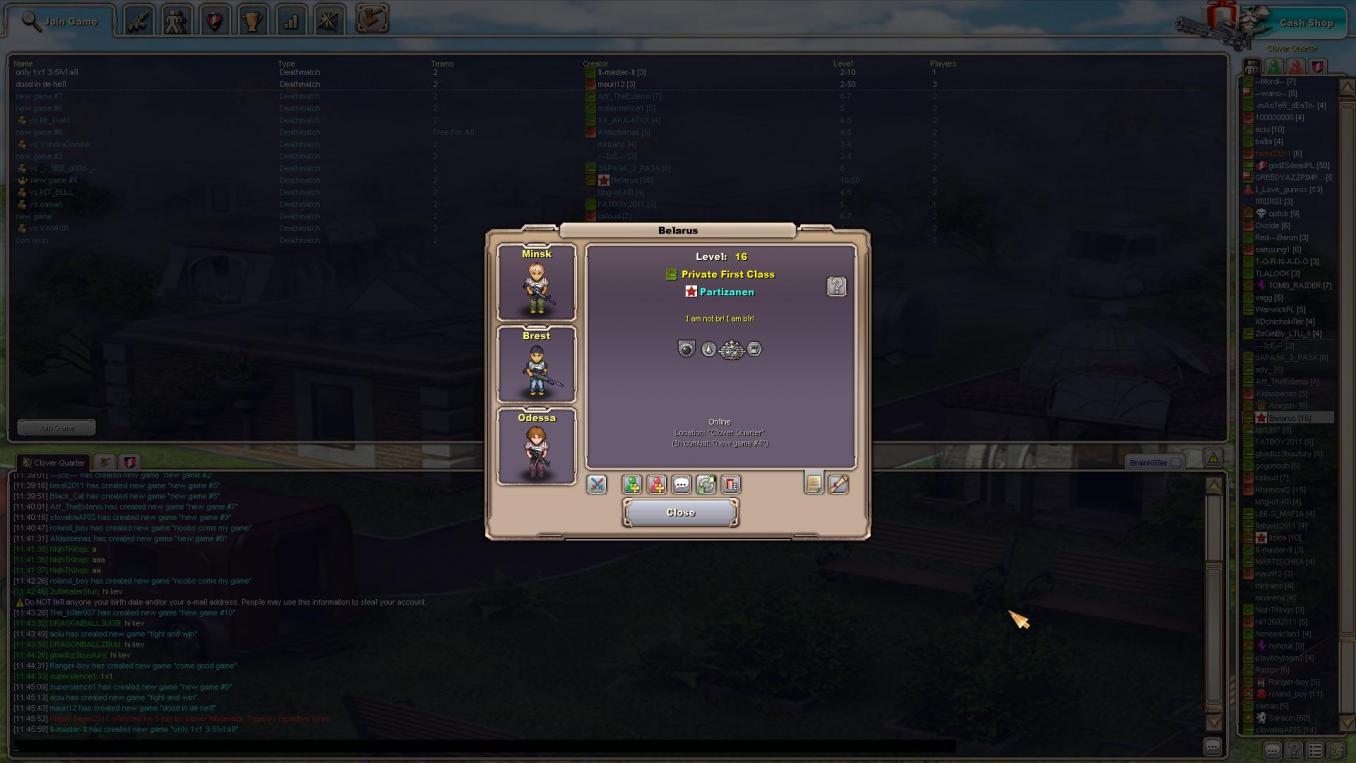Viewport: 1356px width, 763px height.
Task: View the Odessa character portrait
Action: tap(536, 446)
